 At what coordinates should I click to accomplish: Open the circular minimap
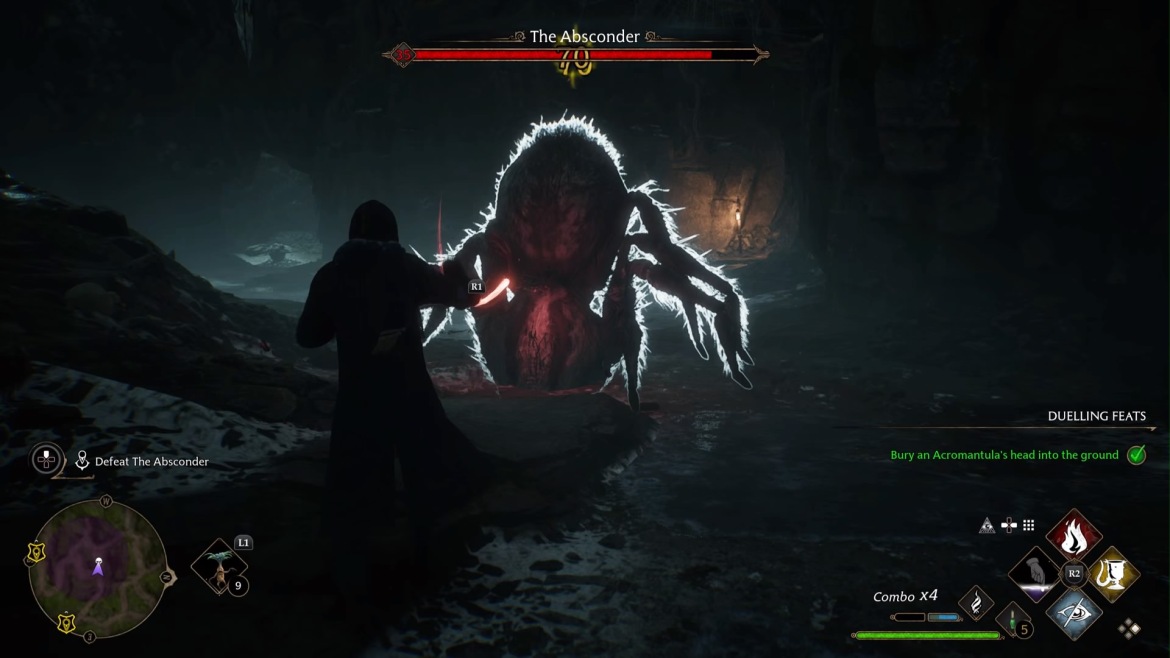pos(98,568)
